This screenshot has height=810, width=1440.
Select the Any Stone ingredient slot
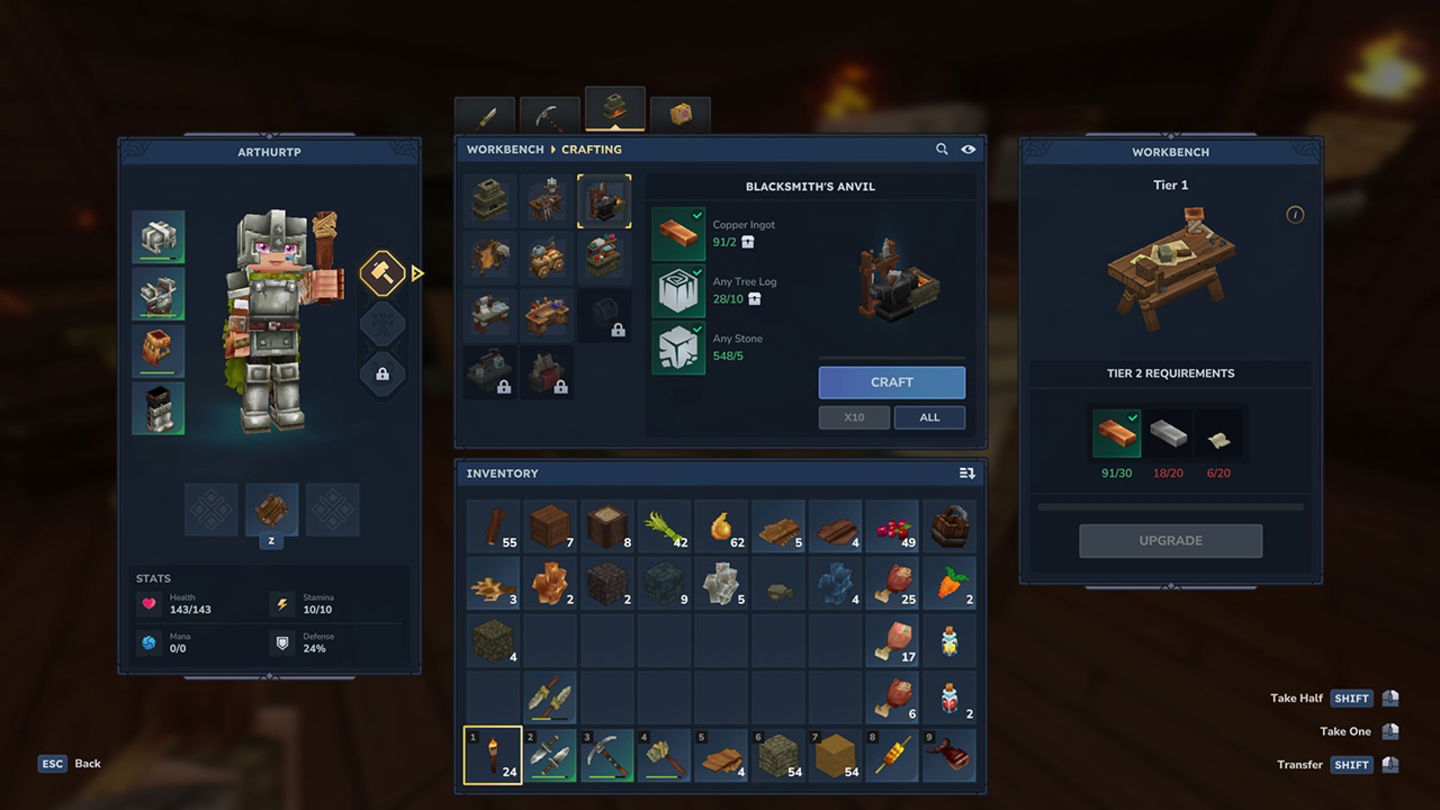(678, 348)
